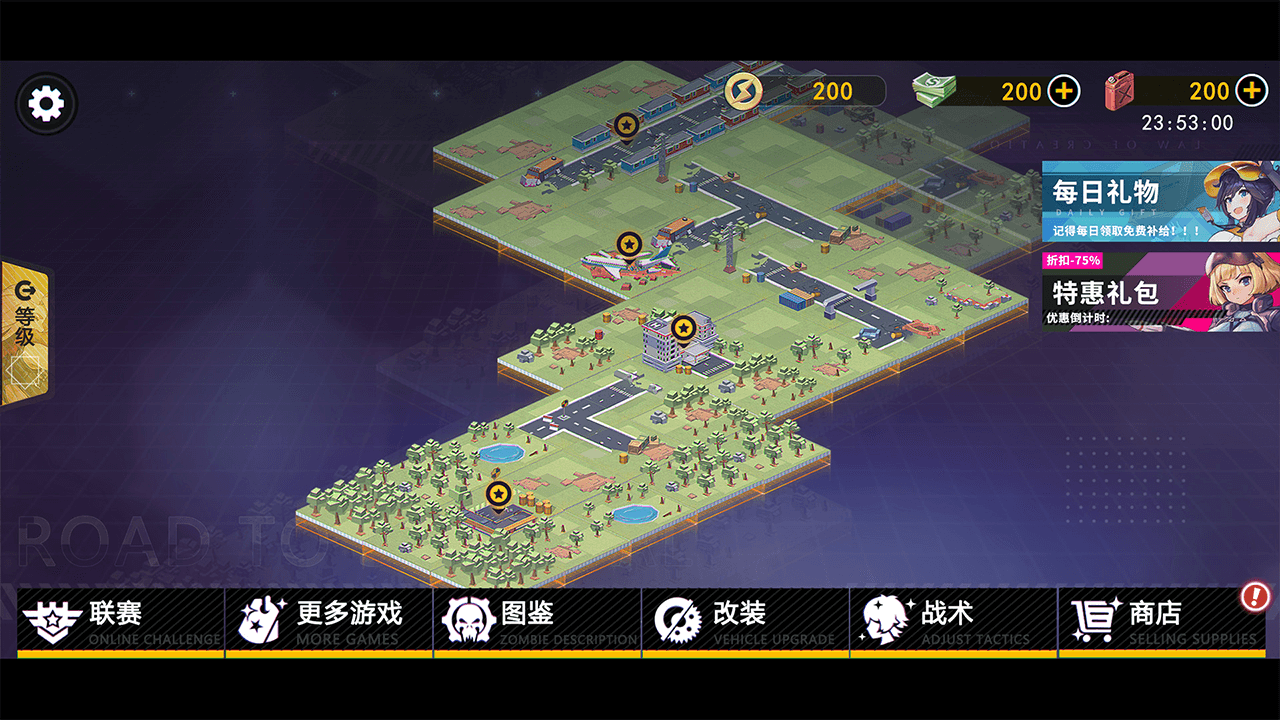Select the star level marker on the skyscraper
The image size is (1280, 720).
(x=682, y=326)
